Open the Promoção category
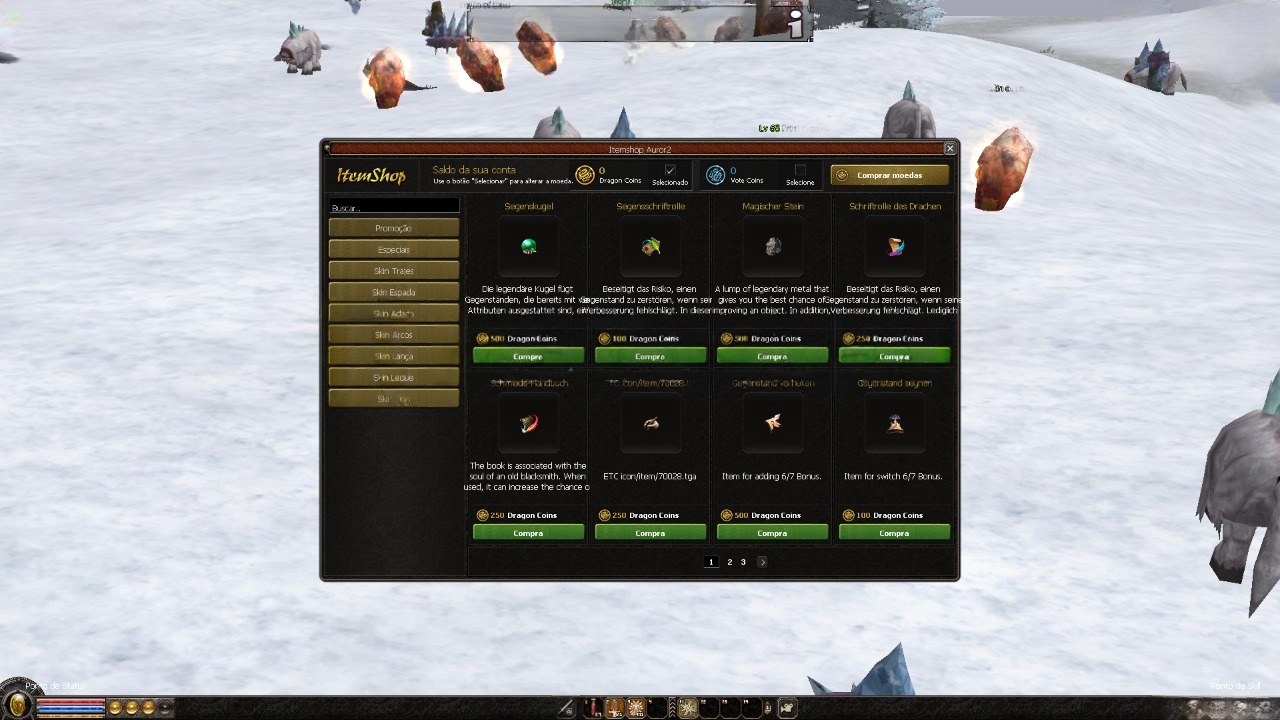This screenshot has width=1280, height=720. click(x=394, y=228)
